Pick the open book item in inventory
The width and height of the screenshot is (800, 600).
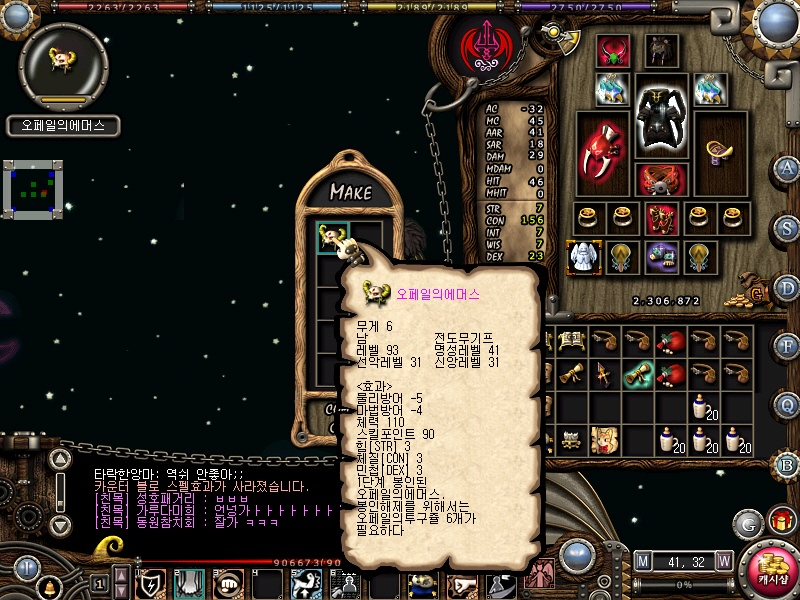click(x=572, y=341)
